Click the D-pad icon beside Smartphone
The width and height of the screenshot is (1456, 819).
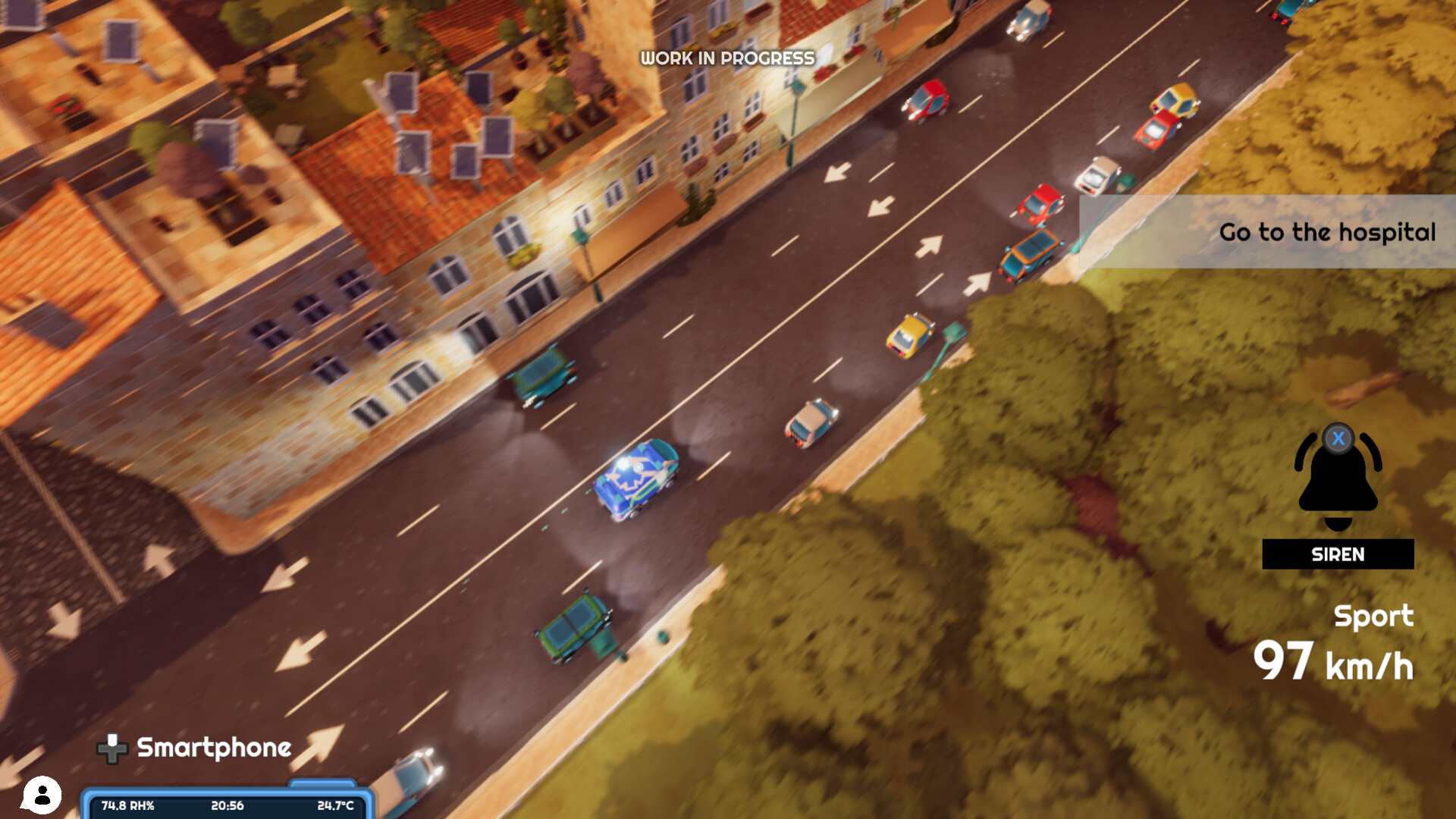pyautogui.click(x=113, y=749)
